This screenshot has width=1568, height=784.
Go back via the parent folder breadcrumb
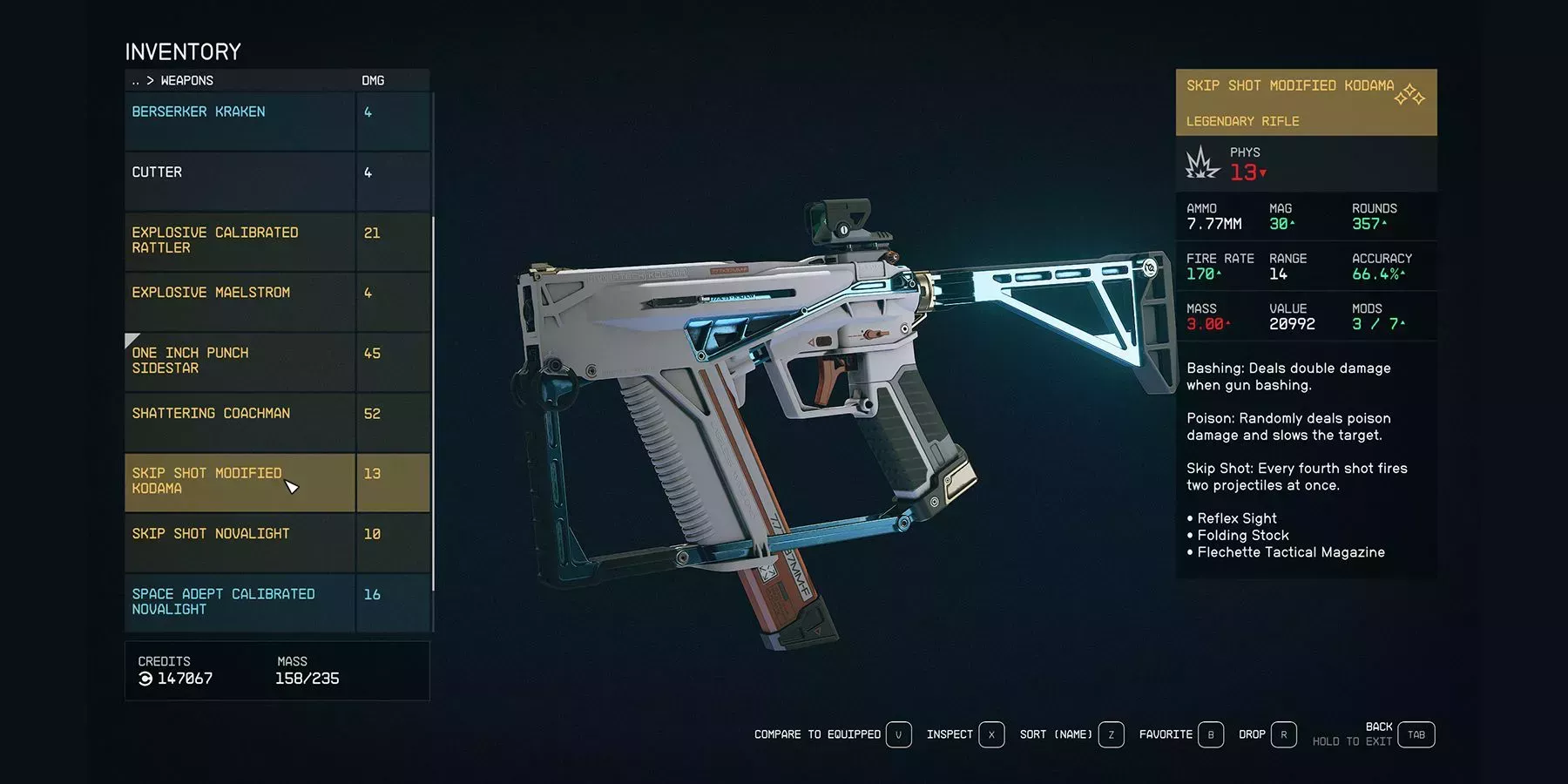click(x=135, y=81)
